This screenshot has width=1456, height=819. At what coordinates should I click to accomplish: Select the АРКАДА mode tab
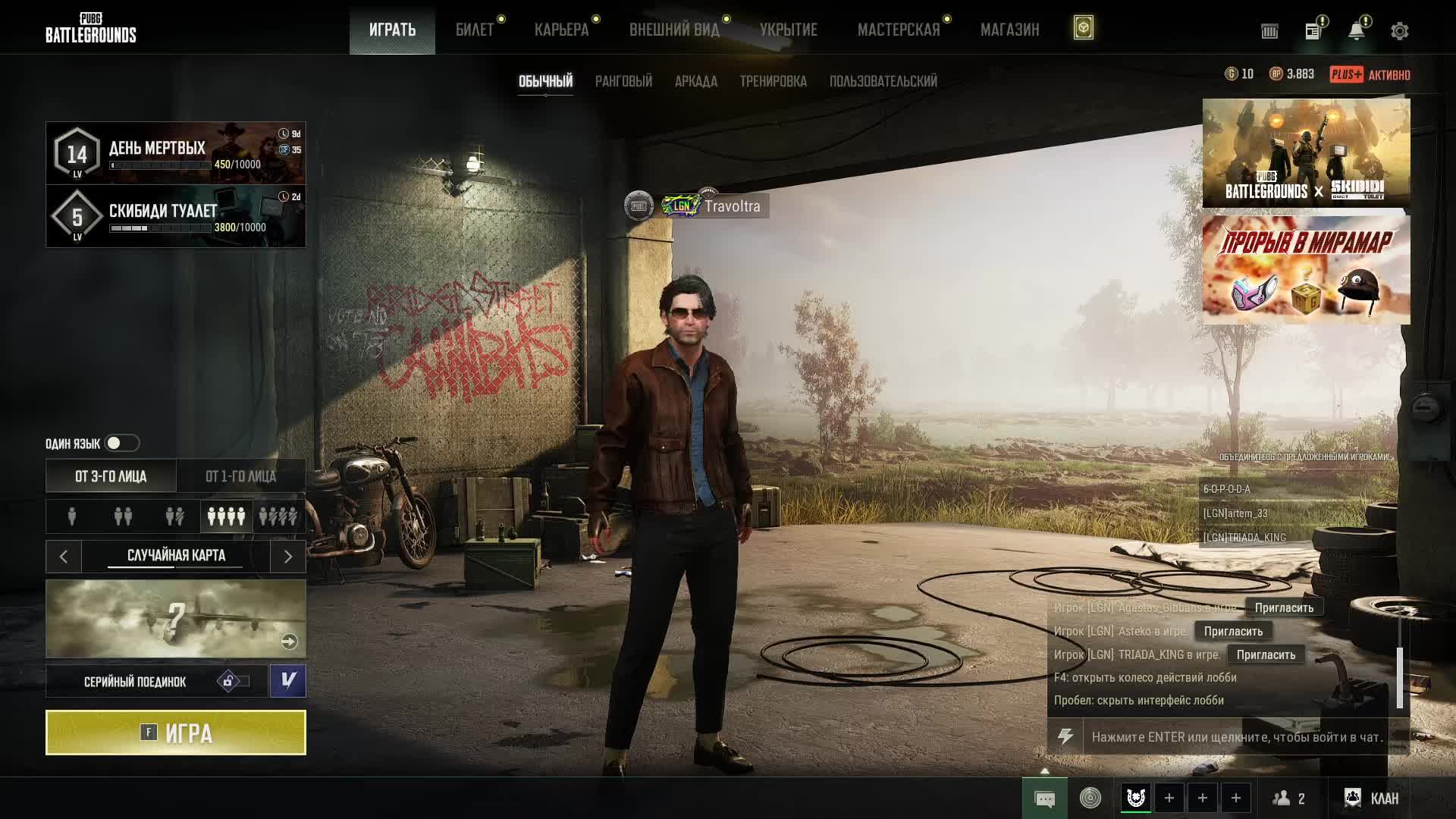695,81
